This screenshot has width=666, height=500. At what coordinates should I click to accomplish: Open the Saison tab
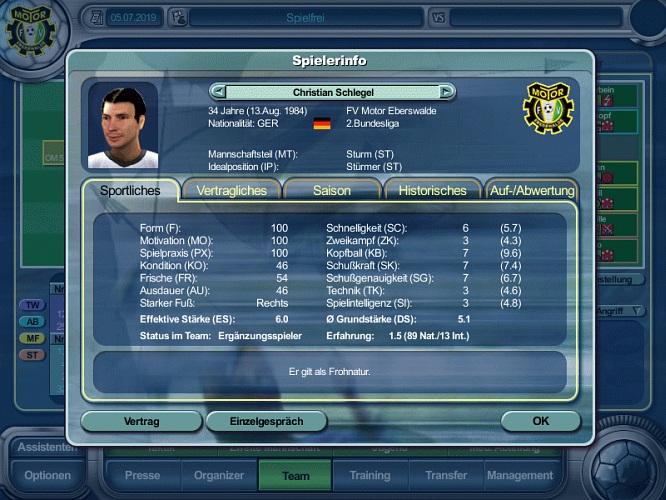pos(332,190)
